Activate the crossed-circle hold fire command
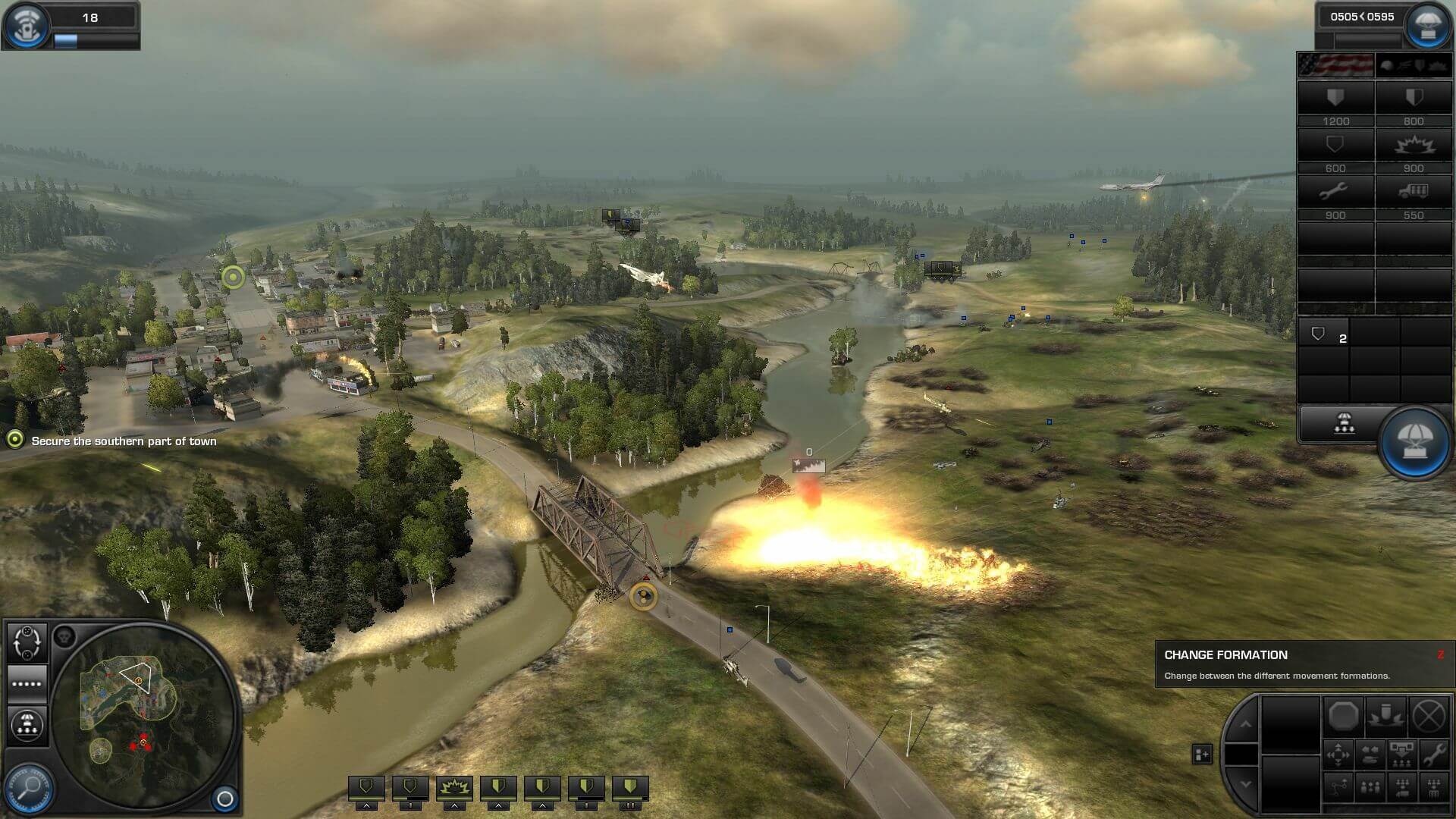1456x819 pixels. click(x=1429, y=716)
